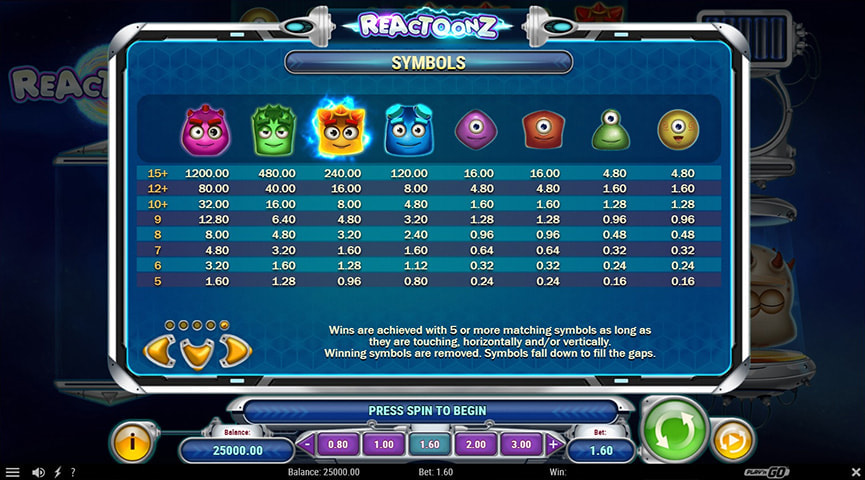Open help via the question mark
This screenshot has height=480, width=865.
click(72, 472)
